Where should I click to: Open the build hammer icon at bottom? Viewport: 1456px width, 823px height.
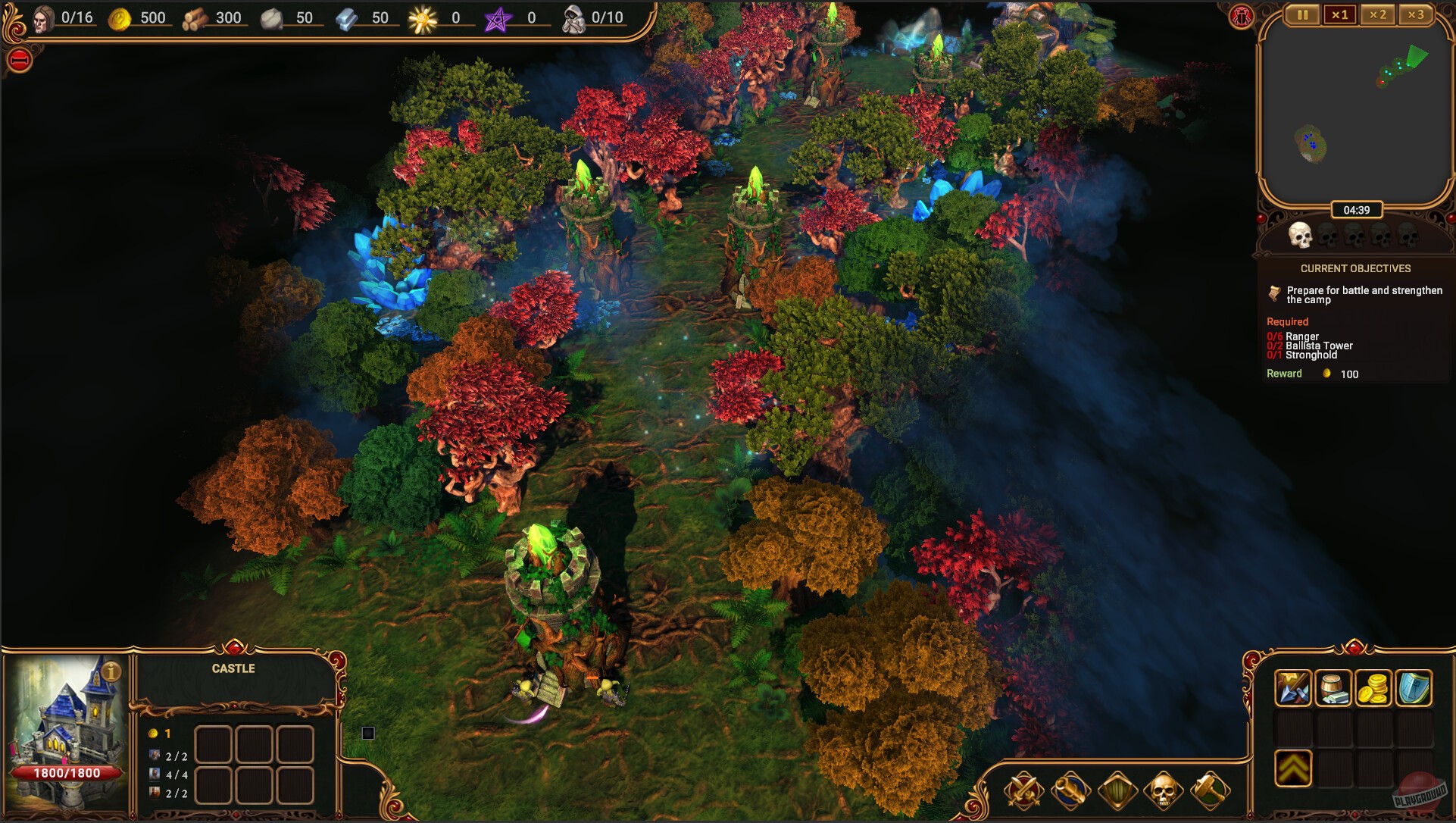click(1211, 788)
